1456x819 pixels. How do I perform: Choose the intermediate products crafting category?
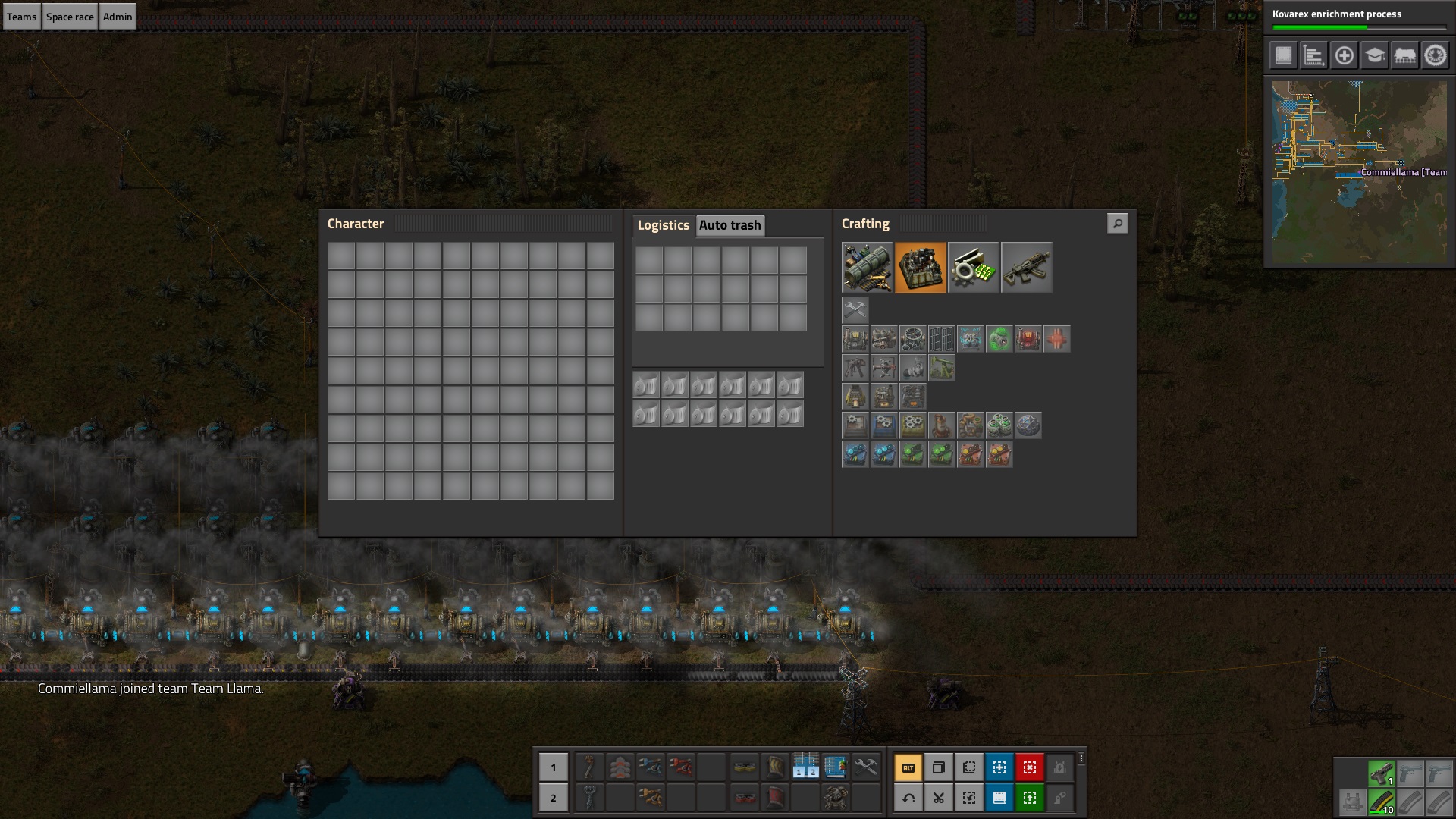coord(973,268)
